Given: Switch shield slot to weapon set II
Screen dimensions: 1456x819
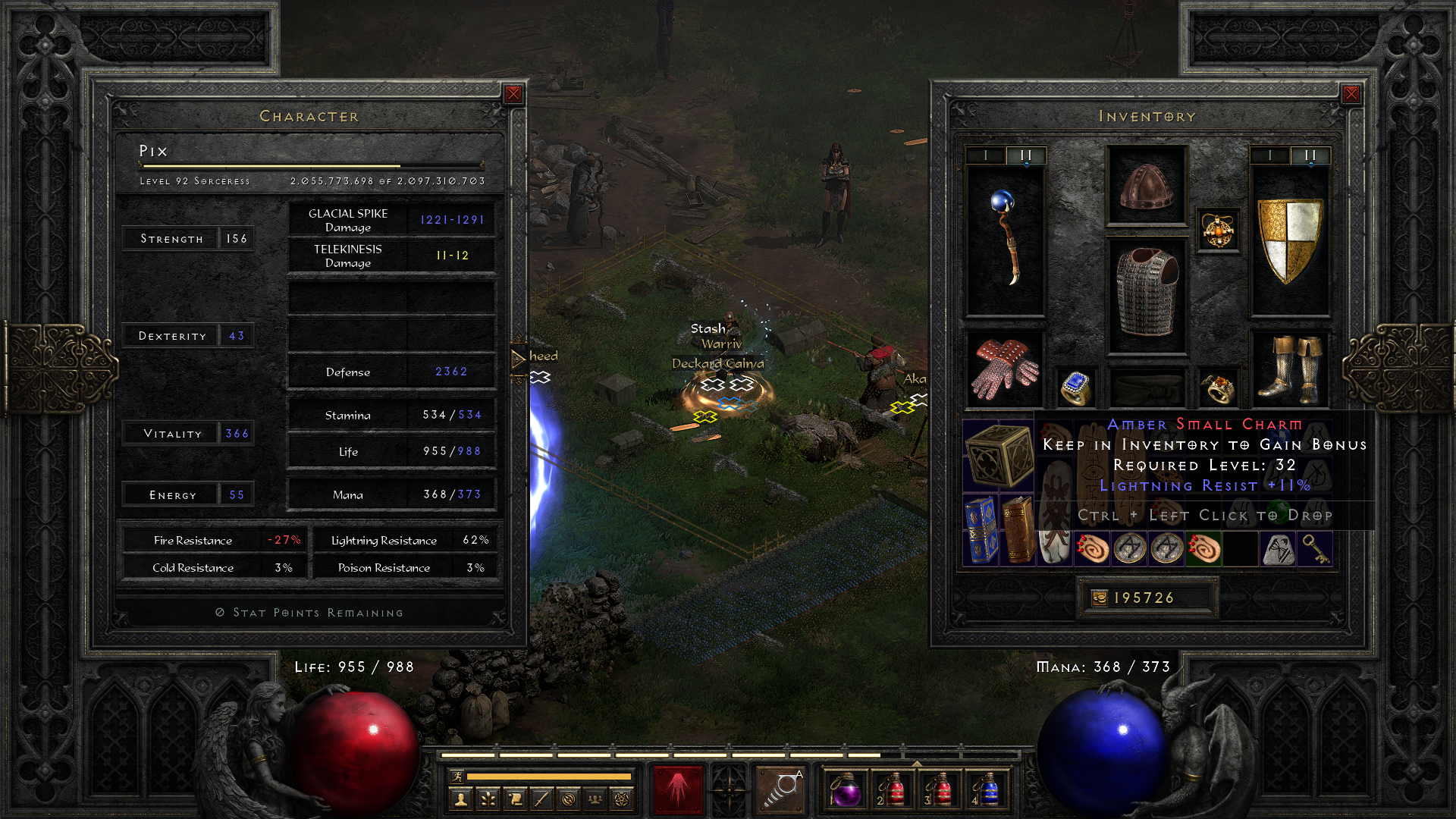Looking at the screenshot, I should (1310, 155).
